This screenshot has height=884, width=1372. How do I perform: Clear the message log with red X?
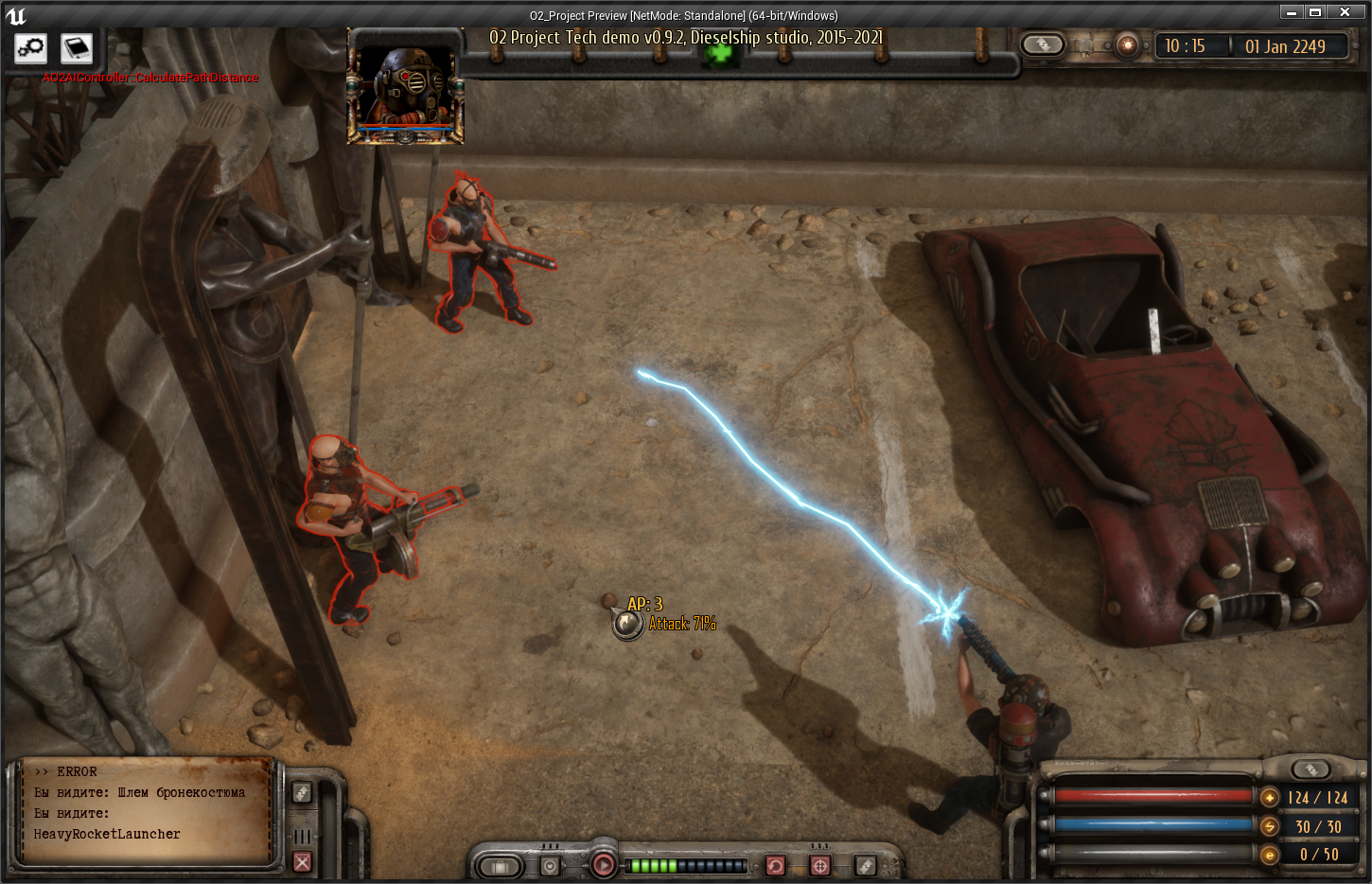tap(302, 861)
